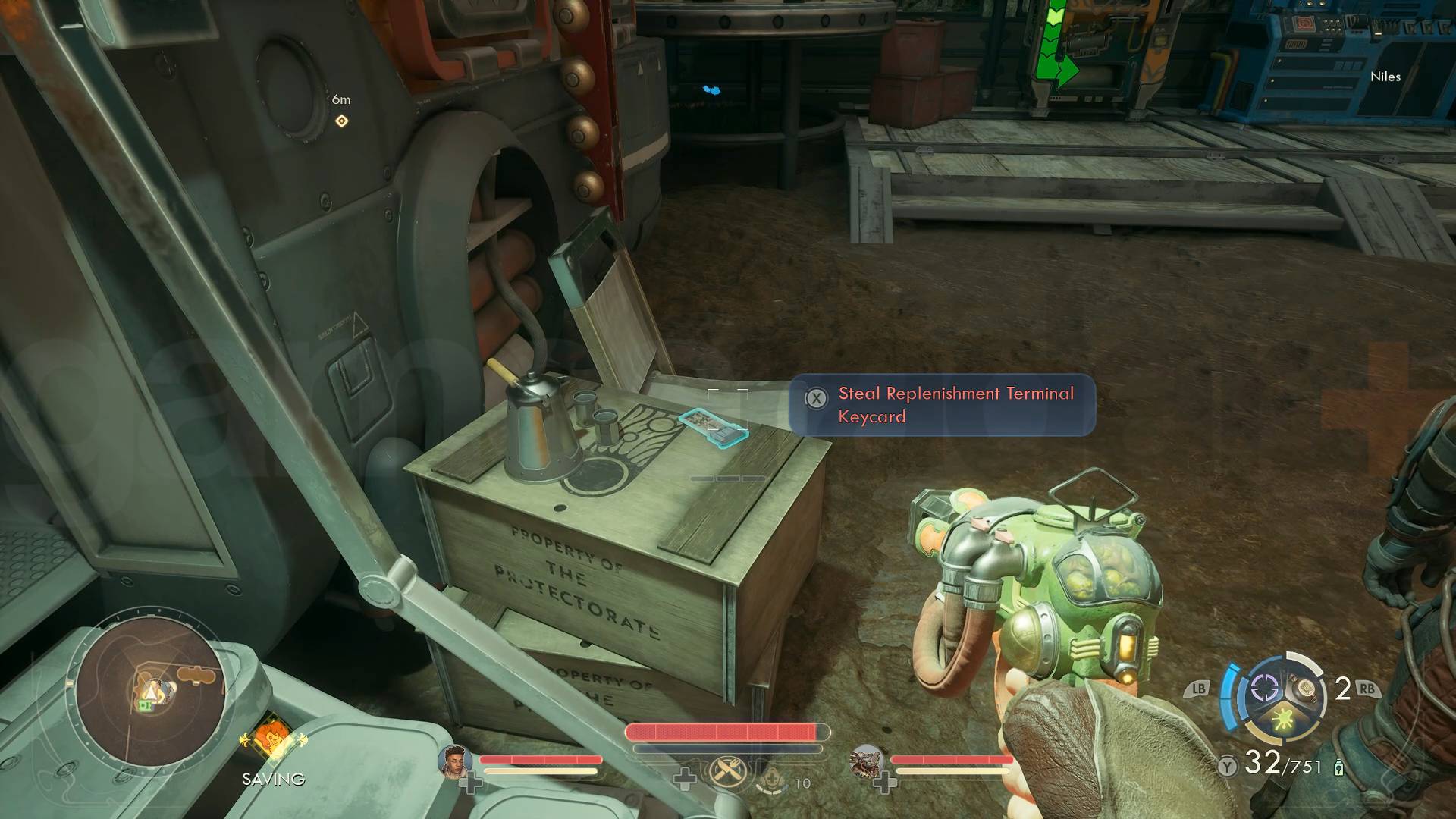The width and height of the screenshot is (1456, 819).
Task: Activate the medical inhaler icon
Action: tap(772, 777)
